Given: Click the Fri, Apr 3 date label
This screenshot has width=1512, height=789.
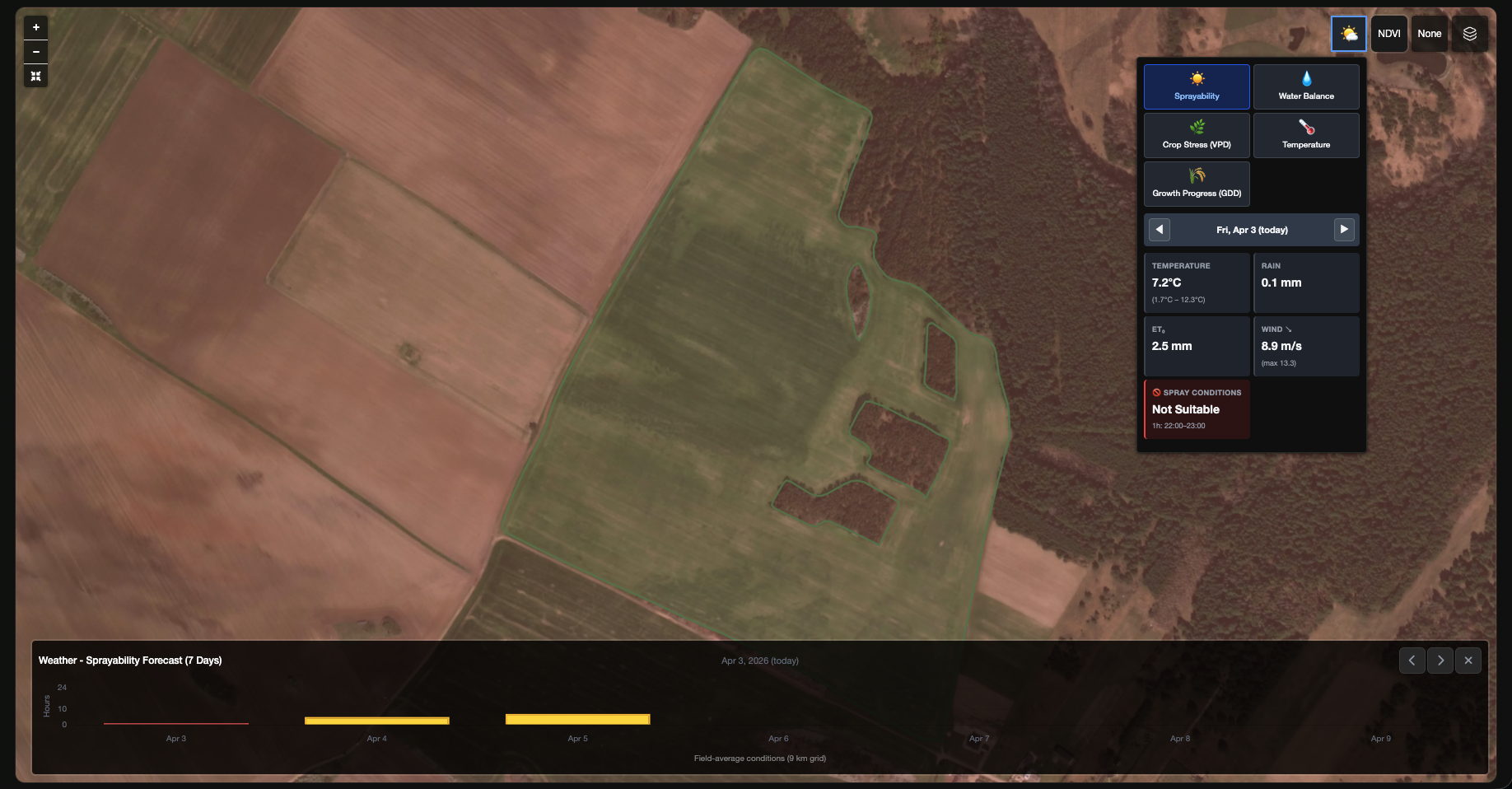Looking at the screenshot, I should pyautogui.click(x=1251, y=230).
